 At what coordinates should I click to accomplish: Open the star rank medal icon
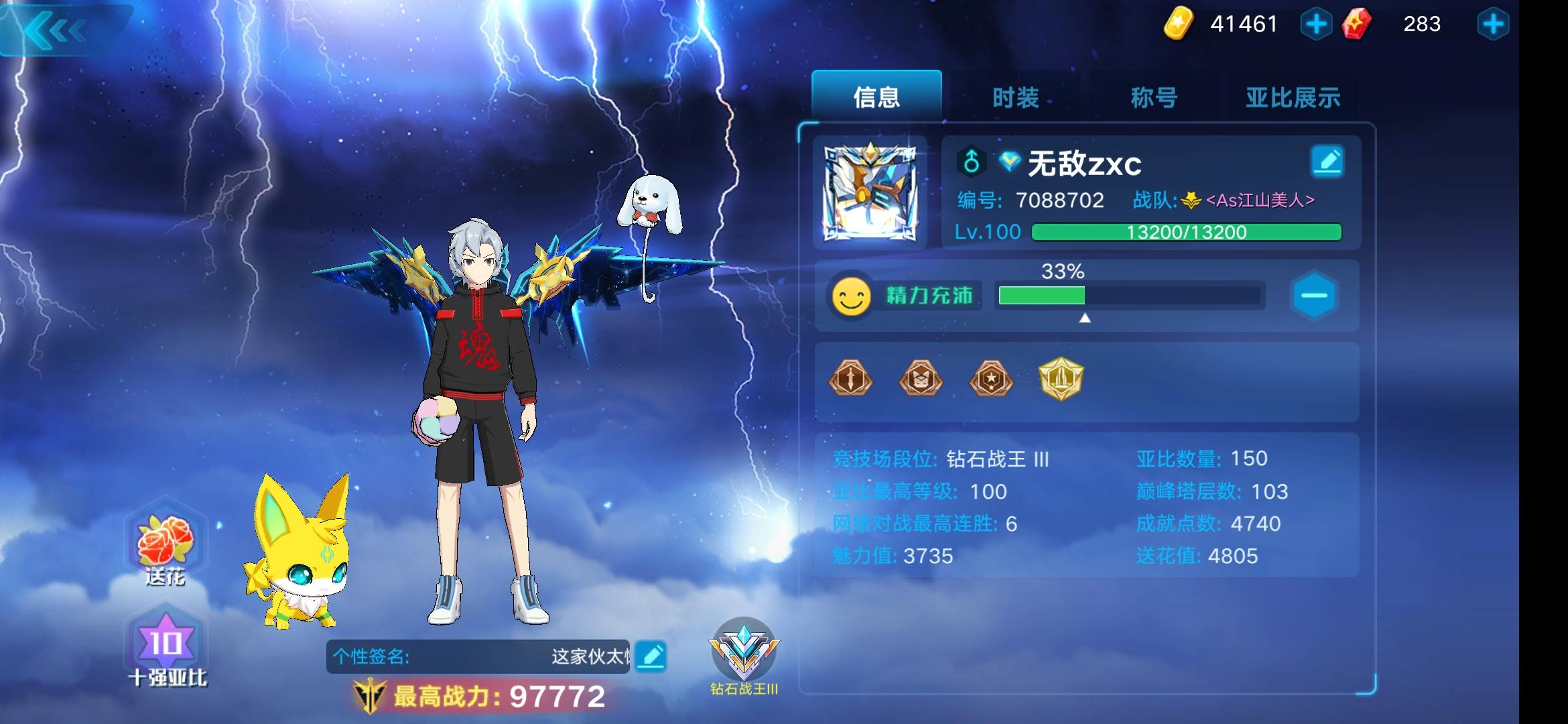click(x=990, y=378)
